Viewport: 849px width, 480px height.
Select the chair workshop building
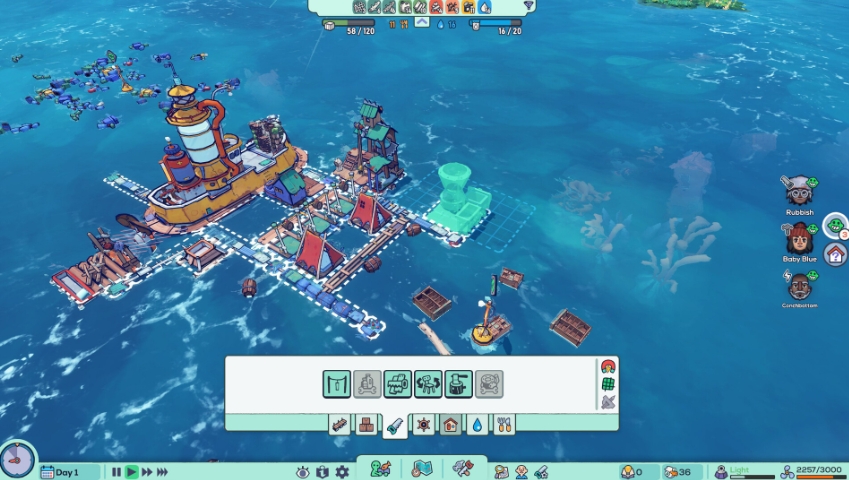pos(428,384)
